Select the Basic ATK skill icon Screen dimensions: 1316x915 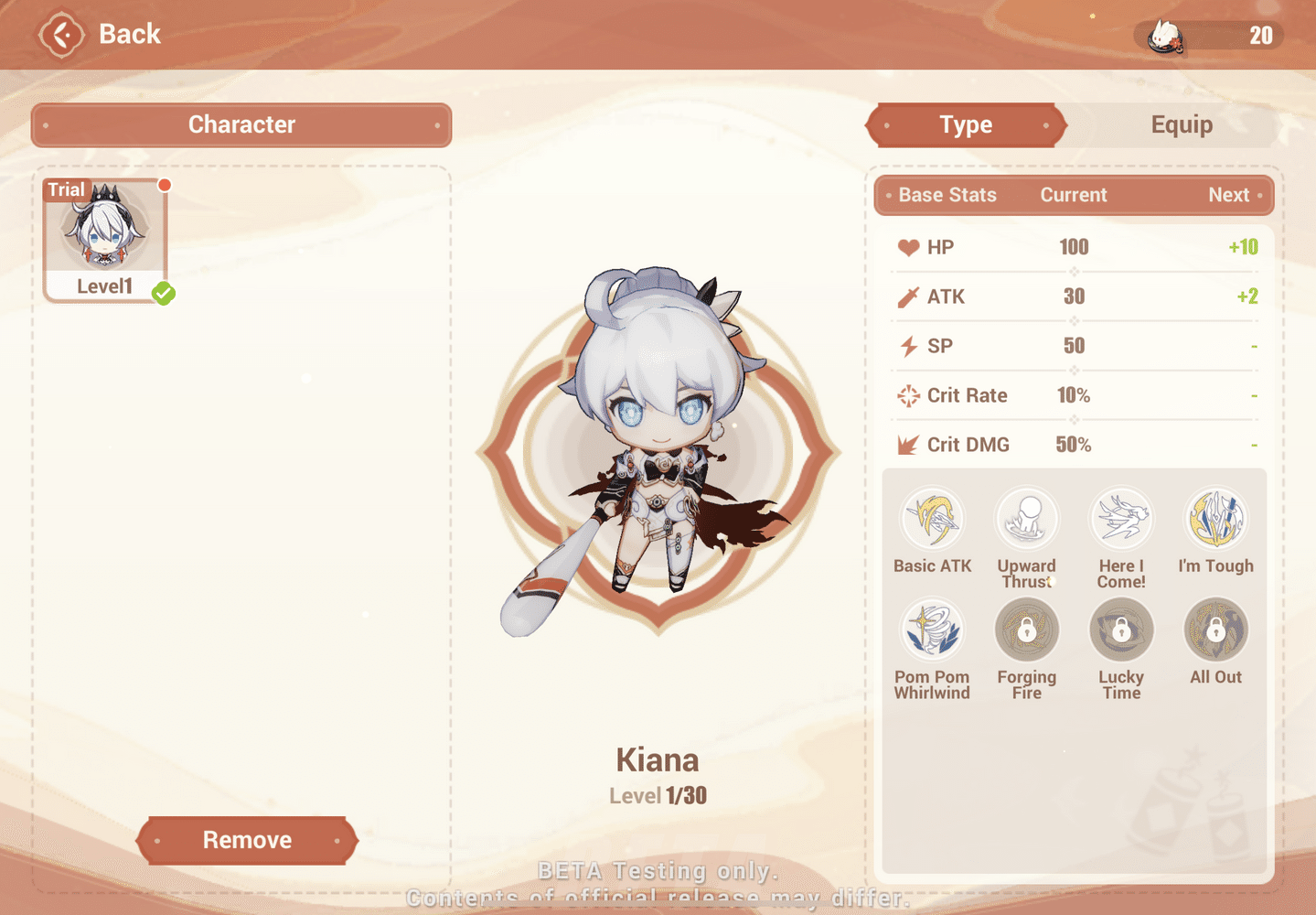point(932,517)
